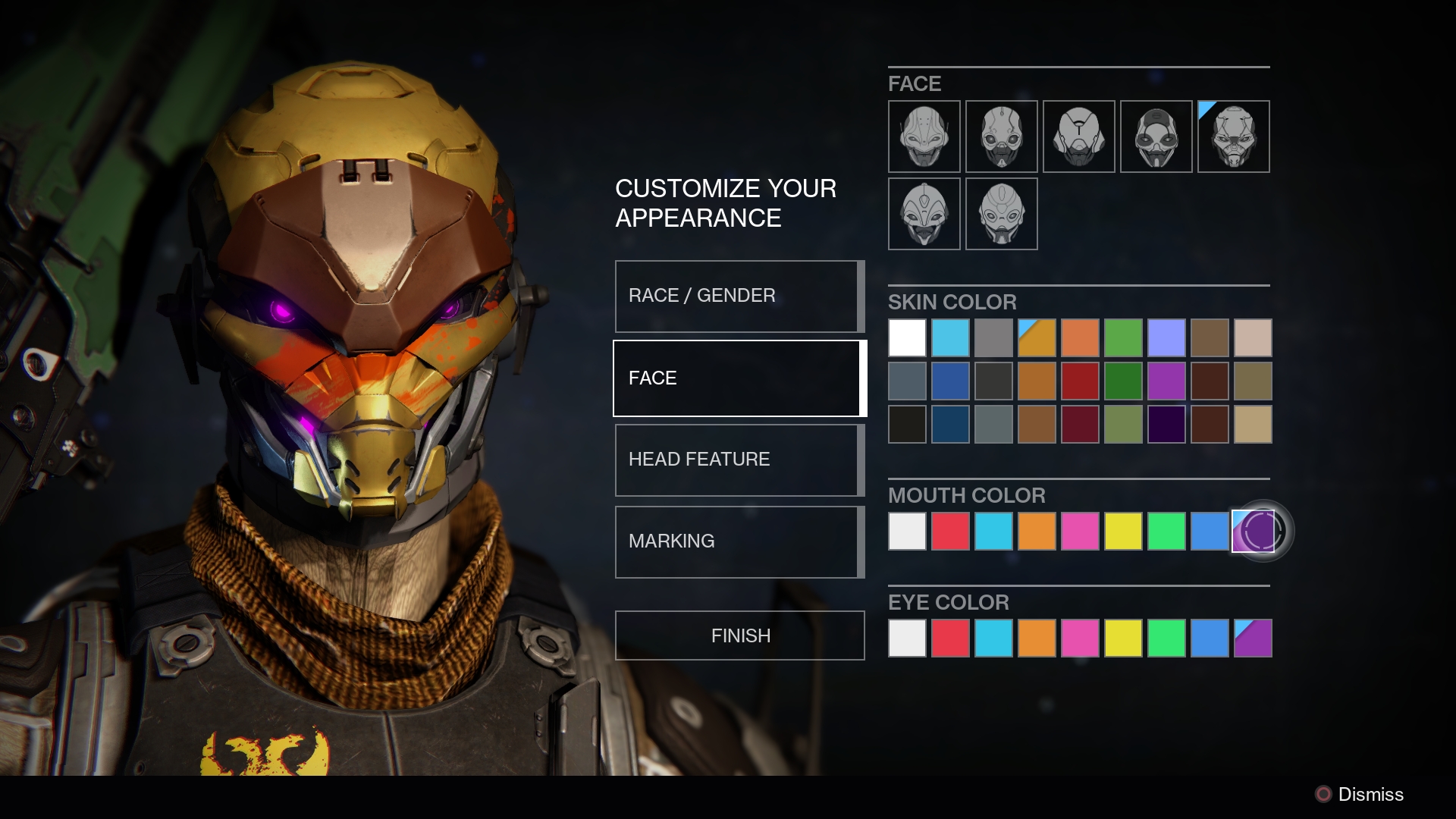Select the second face option
The height and width of the screenshot is (819, 1456).
(x=1001, y=136)
